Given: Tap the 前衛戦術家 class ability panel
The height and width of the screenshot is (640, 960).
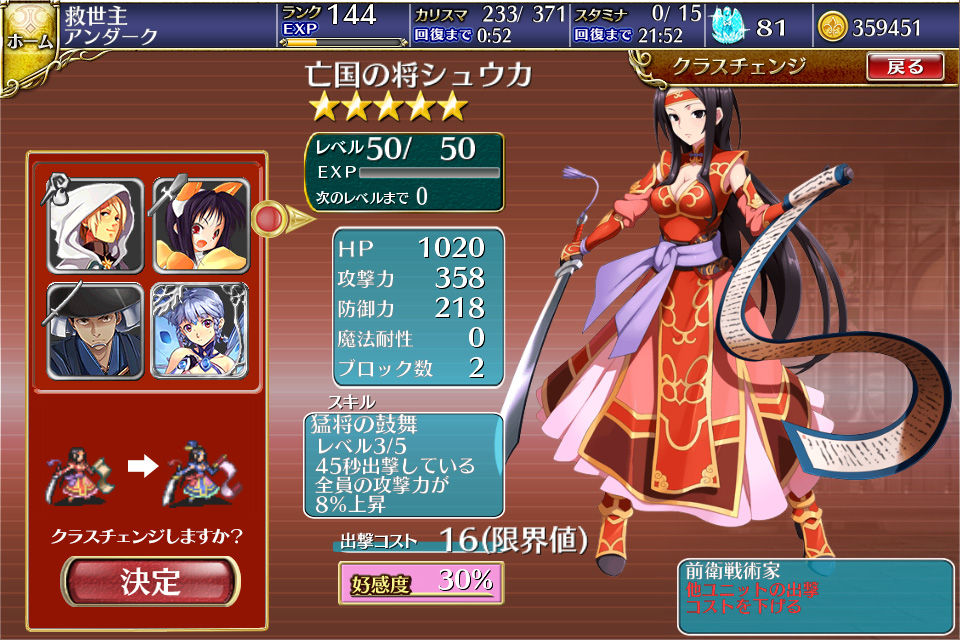Looking at the screenshot, I should click(815, 596).
